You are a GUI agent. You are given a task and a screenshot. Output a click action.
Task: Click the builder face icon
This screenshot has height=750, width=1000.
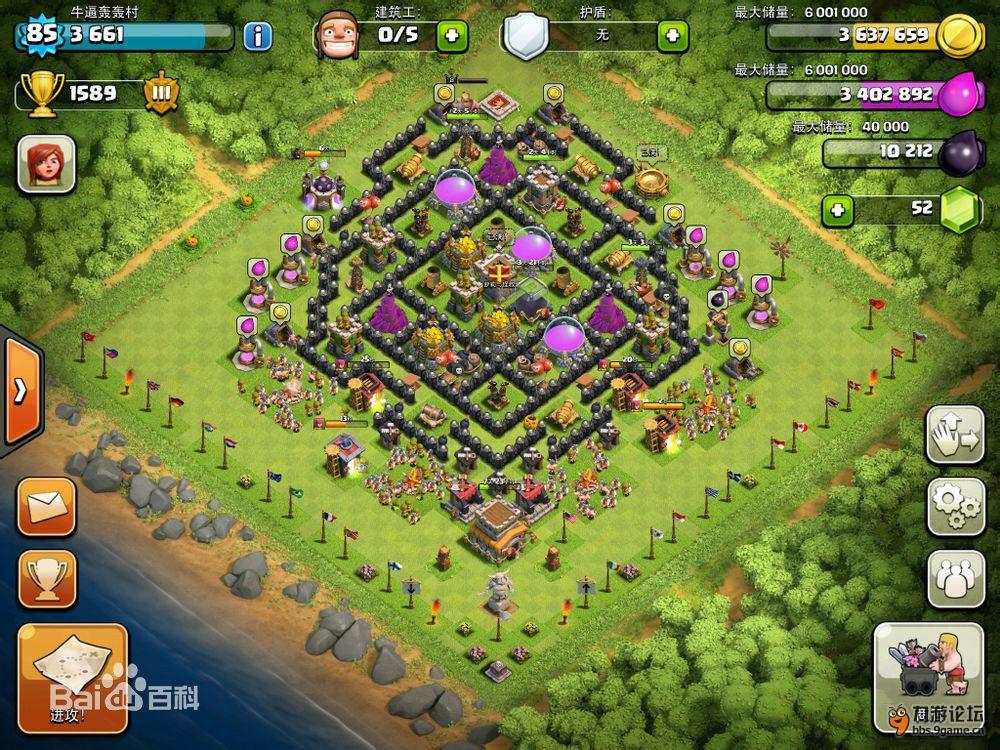point(336,37)
